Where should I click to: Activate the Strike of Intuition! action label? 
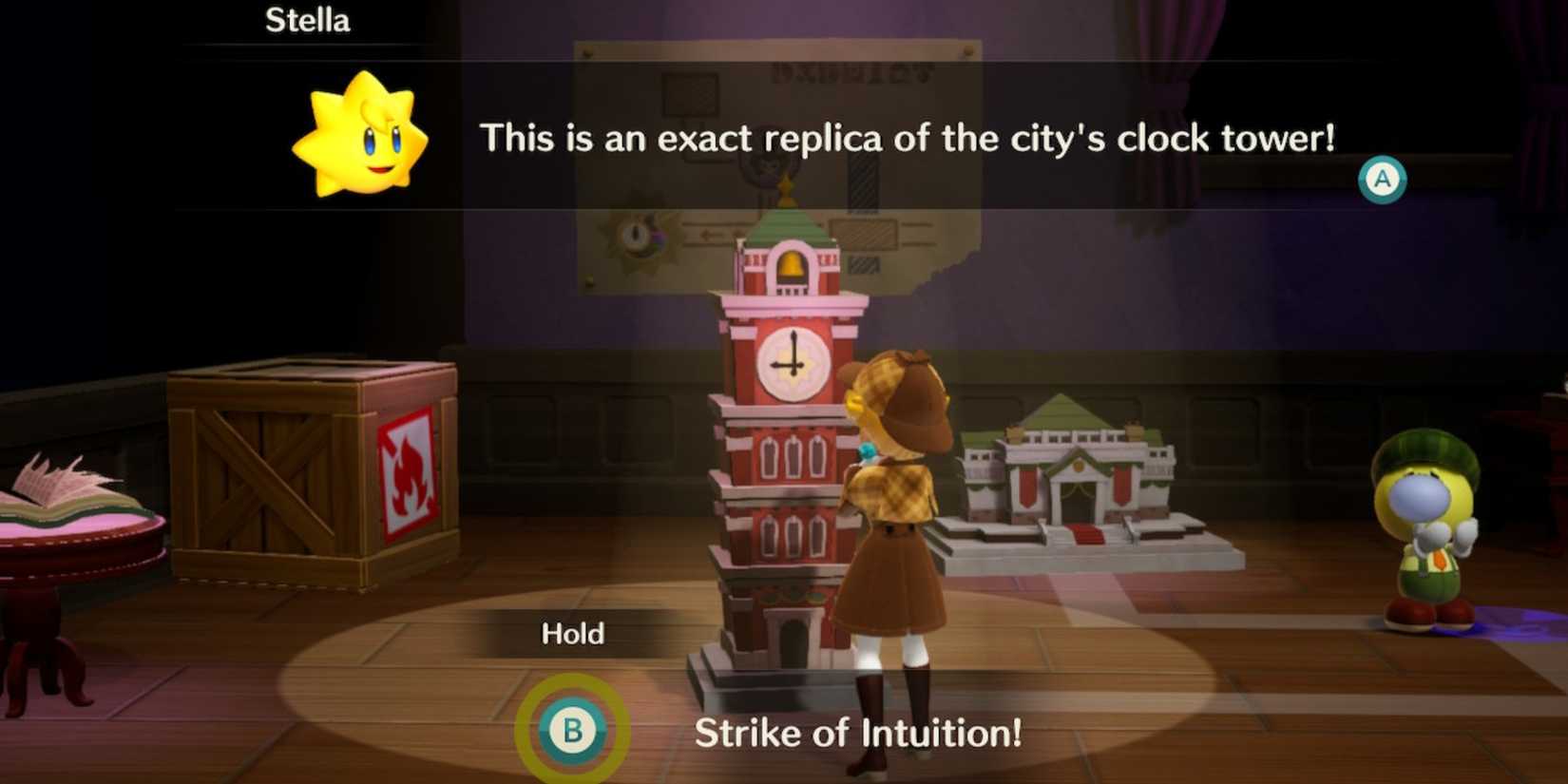858,733
